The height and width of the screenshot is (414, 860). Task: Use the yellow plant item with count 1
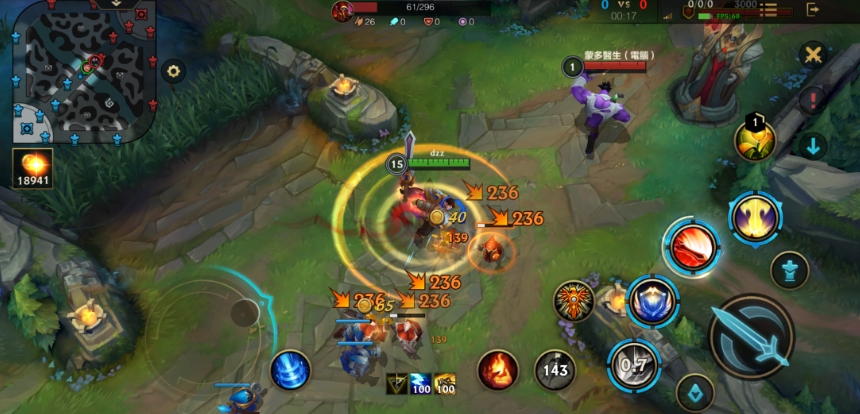click(755, 139)
